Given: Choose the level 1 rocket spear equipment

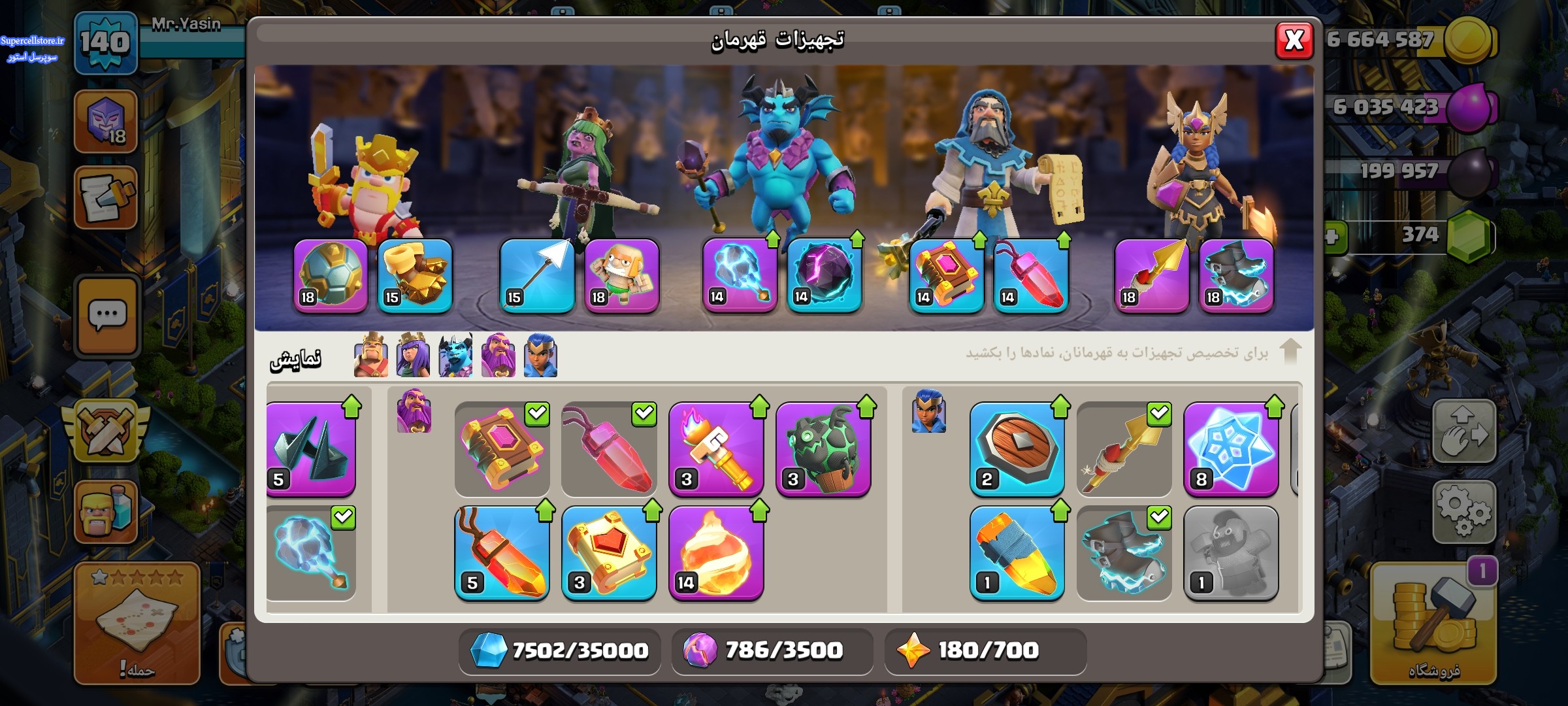Looking at the screenshot, I should click(1017, 553).
